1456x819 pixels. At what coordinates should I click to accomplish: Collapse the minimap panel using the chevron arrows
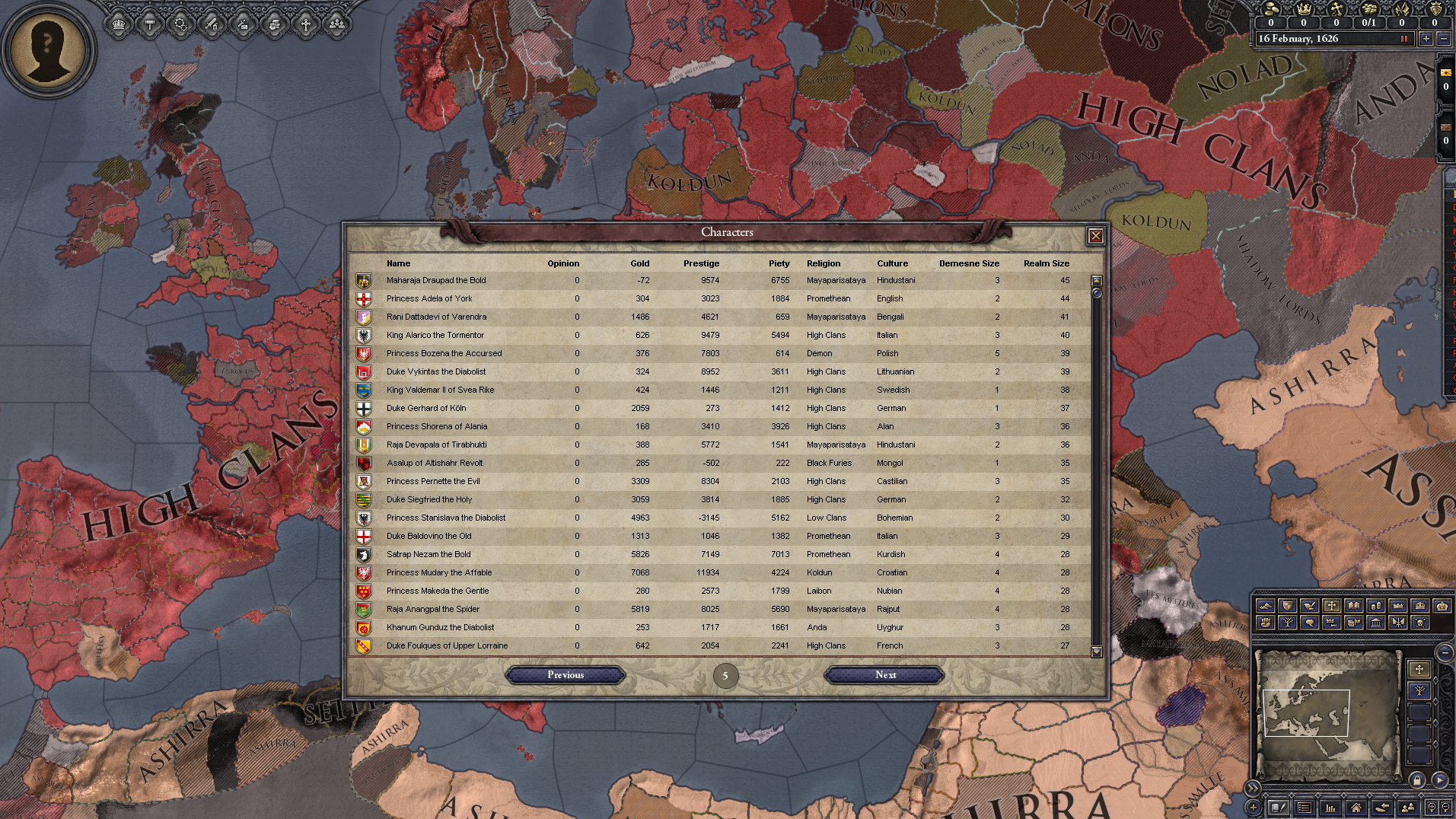pyautogui.click(x=1252, y=788)
